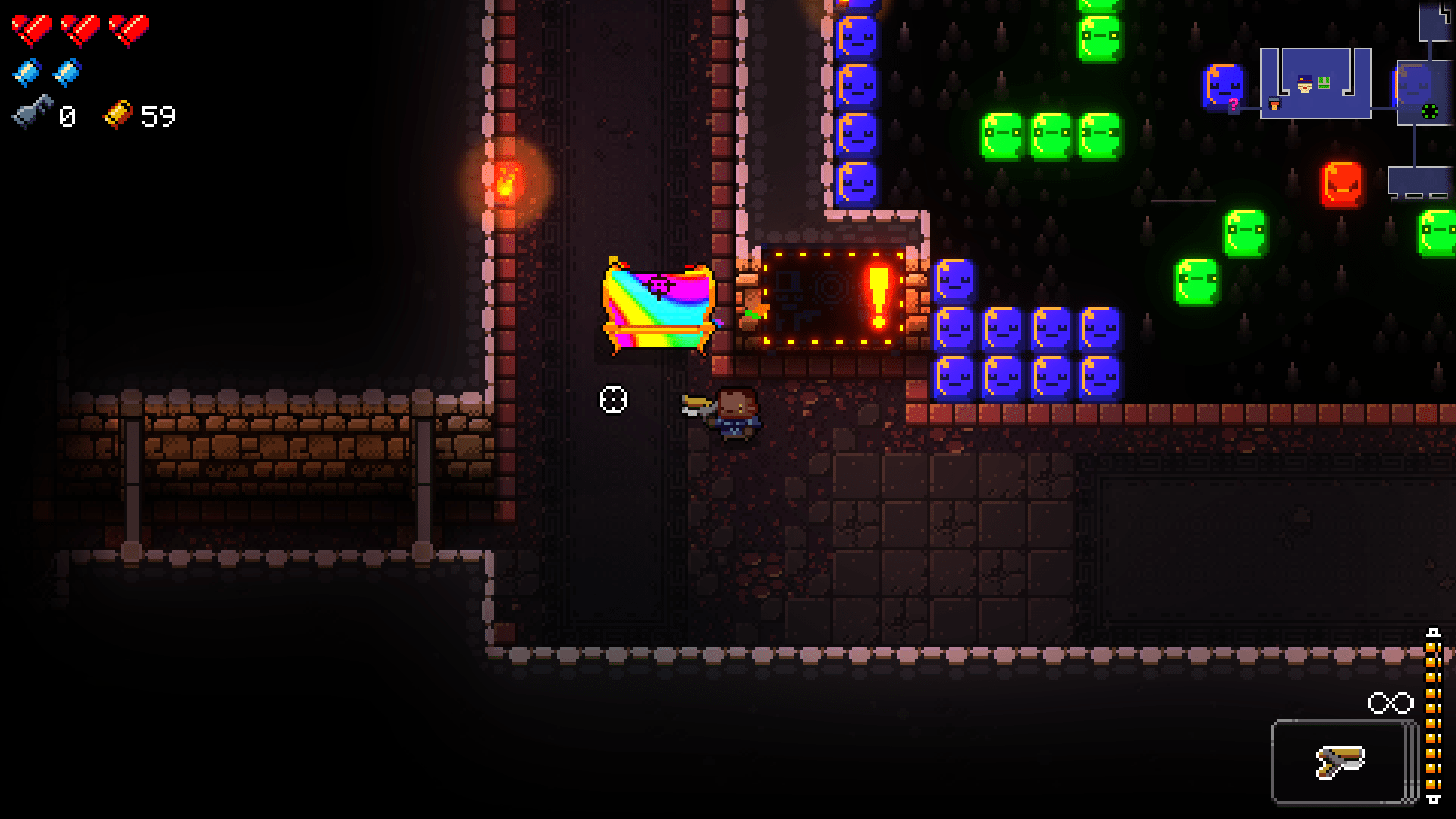
Task: Toggle the pink question mark marker on the minimap
Action: pyautogui.click(x=1234, y=104)
